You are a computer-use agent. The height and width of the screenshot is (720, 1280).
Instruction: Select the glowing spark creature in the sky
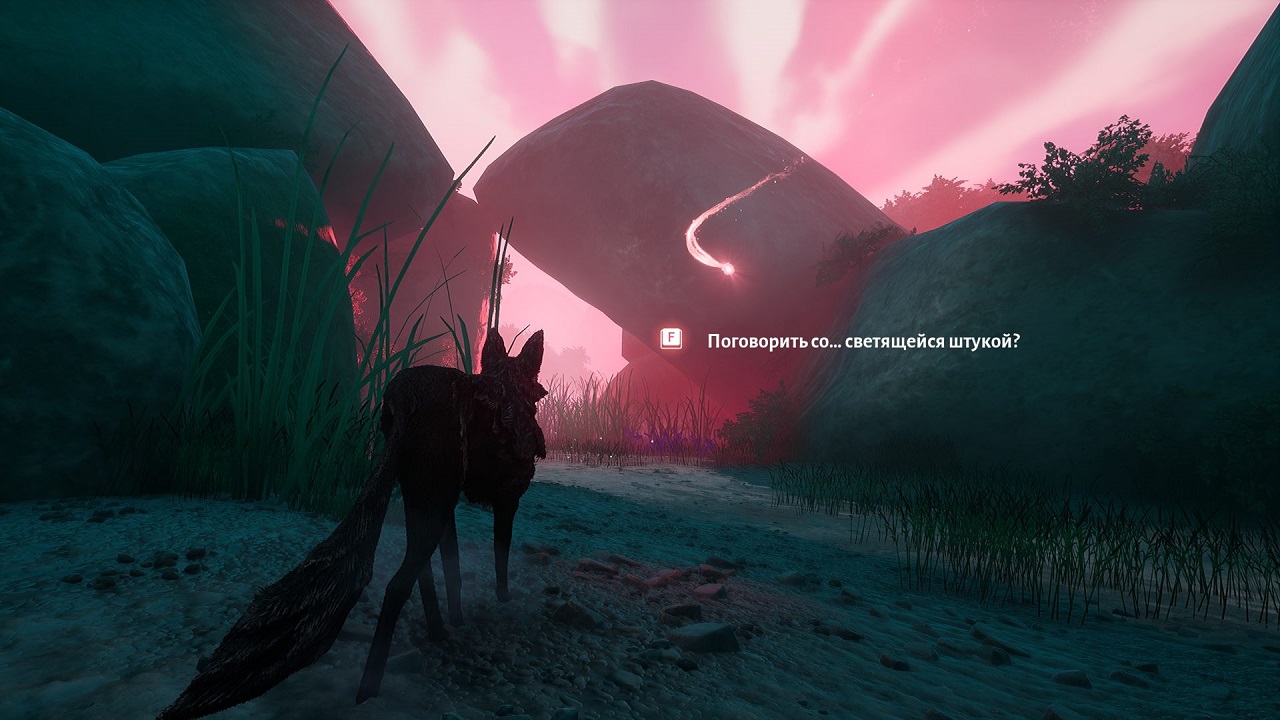coord(730,268)
